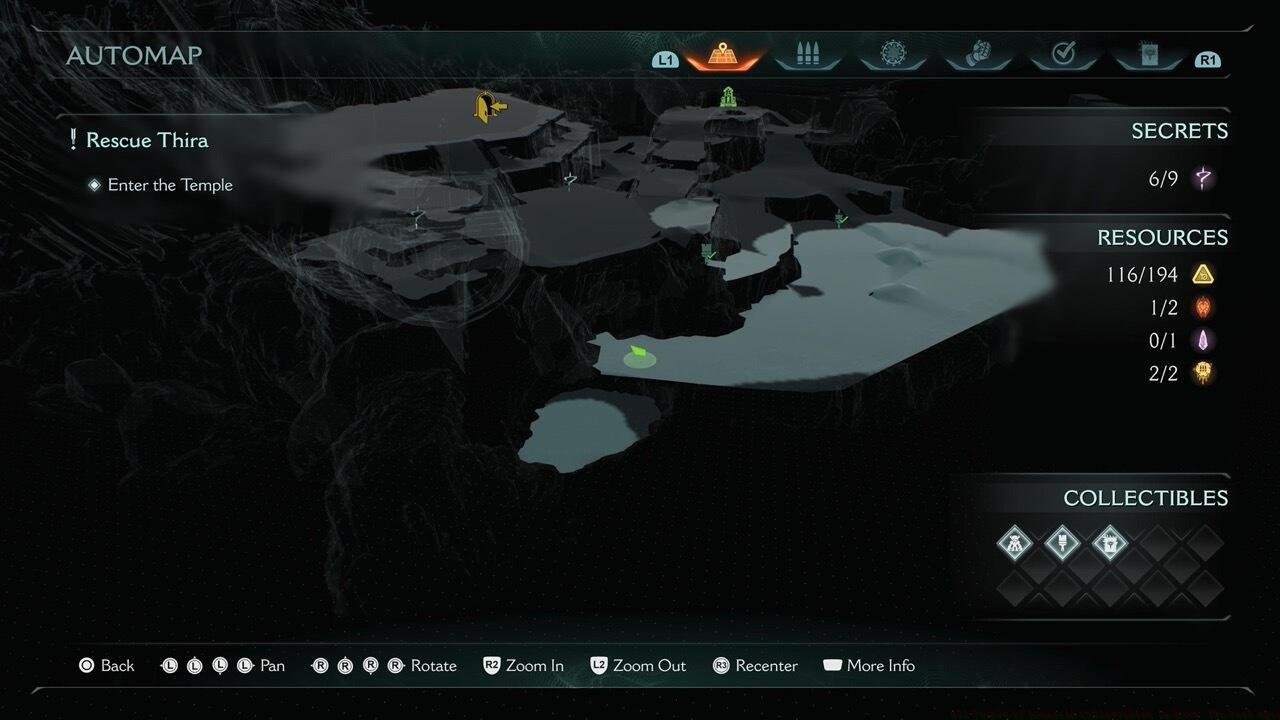Click the purple wraithstone resource icon
1280x720 pixels.
[x=1203, y=341]
